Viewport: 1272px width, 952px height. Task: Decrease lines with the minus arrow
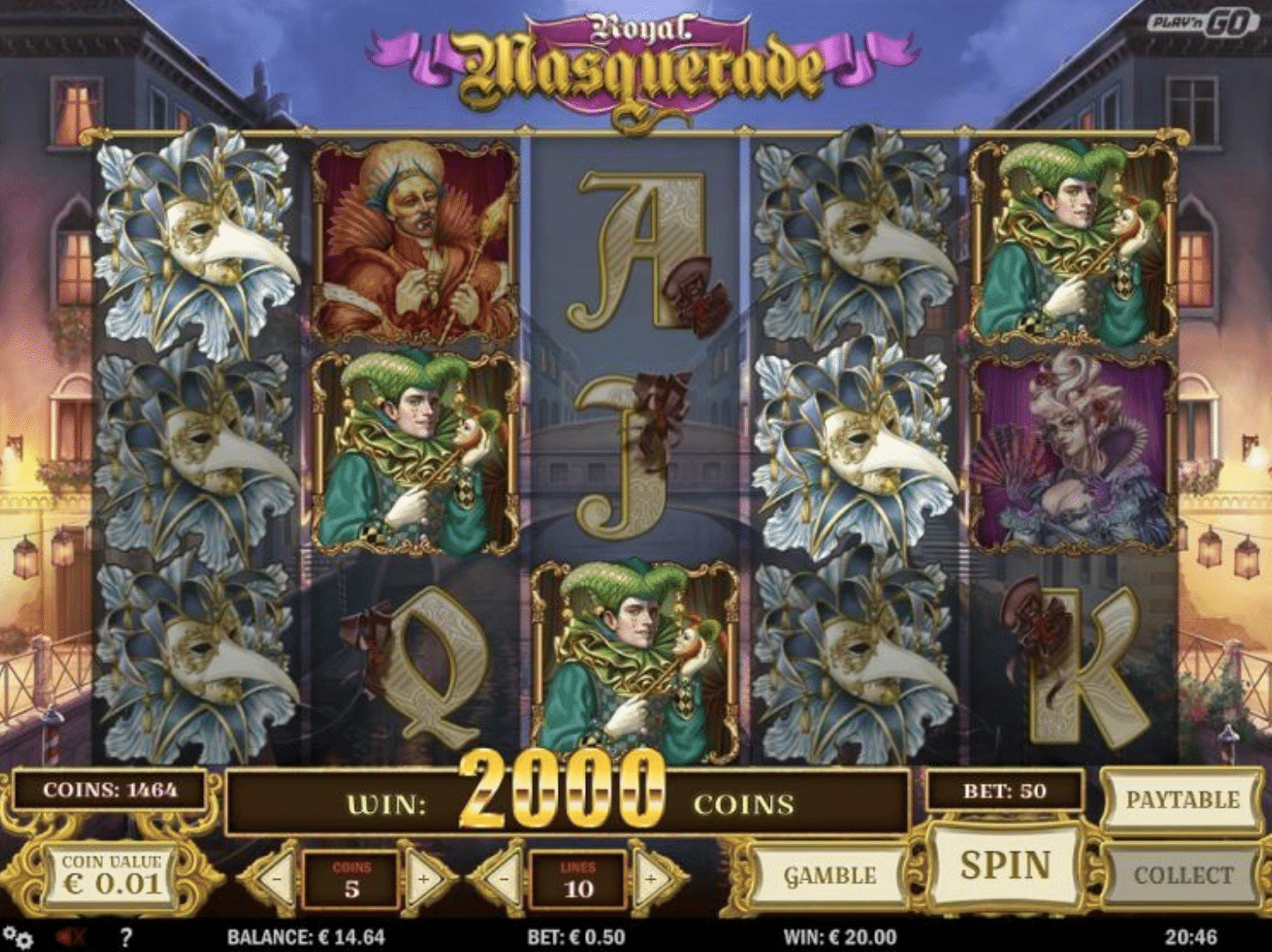coord(503,879)
